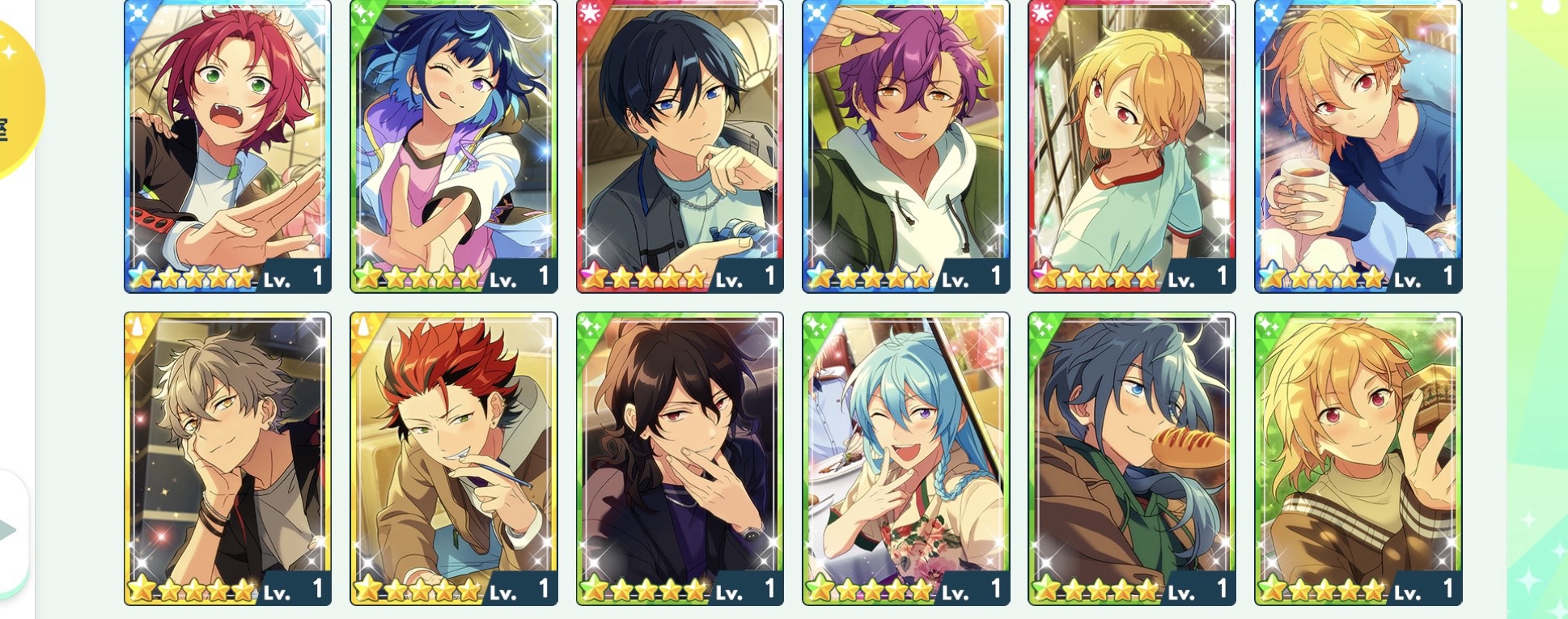The height and width of the screenshot is (619, 1568).
Task: Pick the light-blue braided hair peace sign card
Action: tap(905, 458)
